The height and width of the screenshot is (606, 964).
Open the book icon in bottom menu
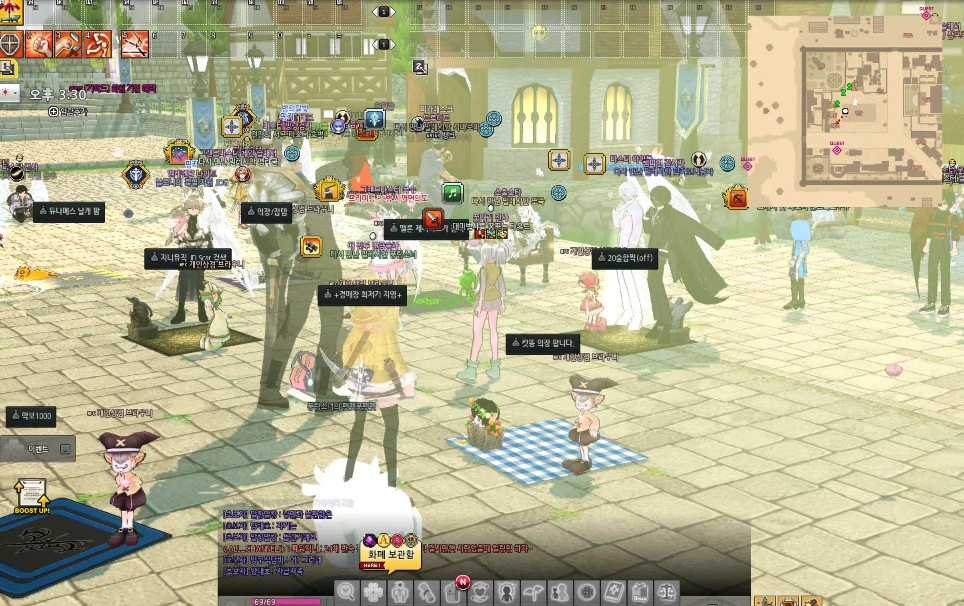point(613,592)
